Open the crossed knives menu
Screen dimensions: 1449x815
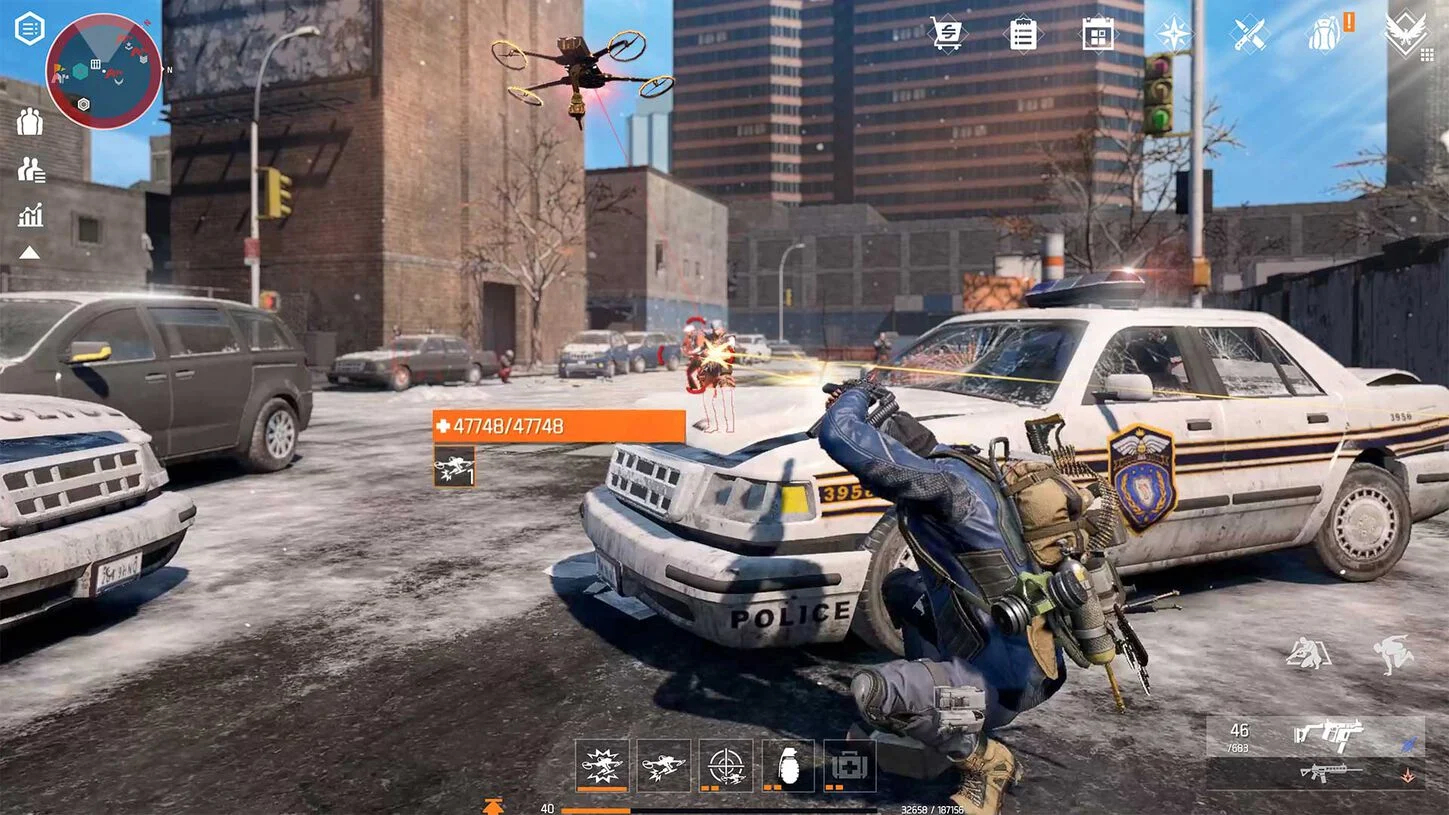click(x=1249, y=33)
